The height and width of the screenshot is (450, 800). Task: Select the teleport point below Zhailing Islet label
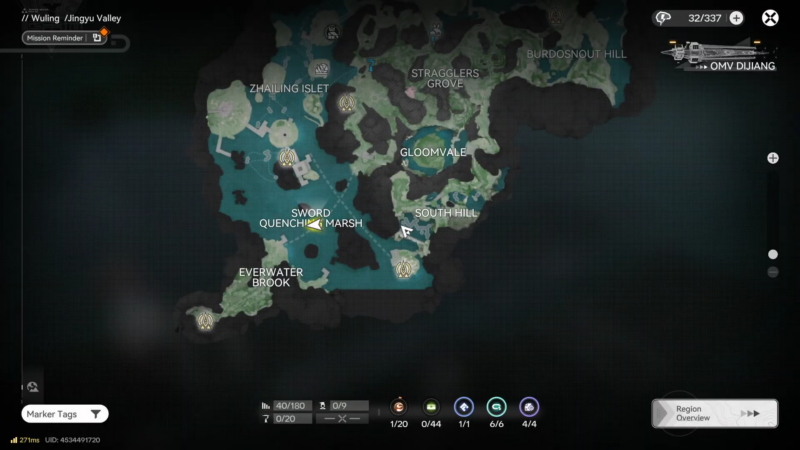click(x=347, y=102)
